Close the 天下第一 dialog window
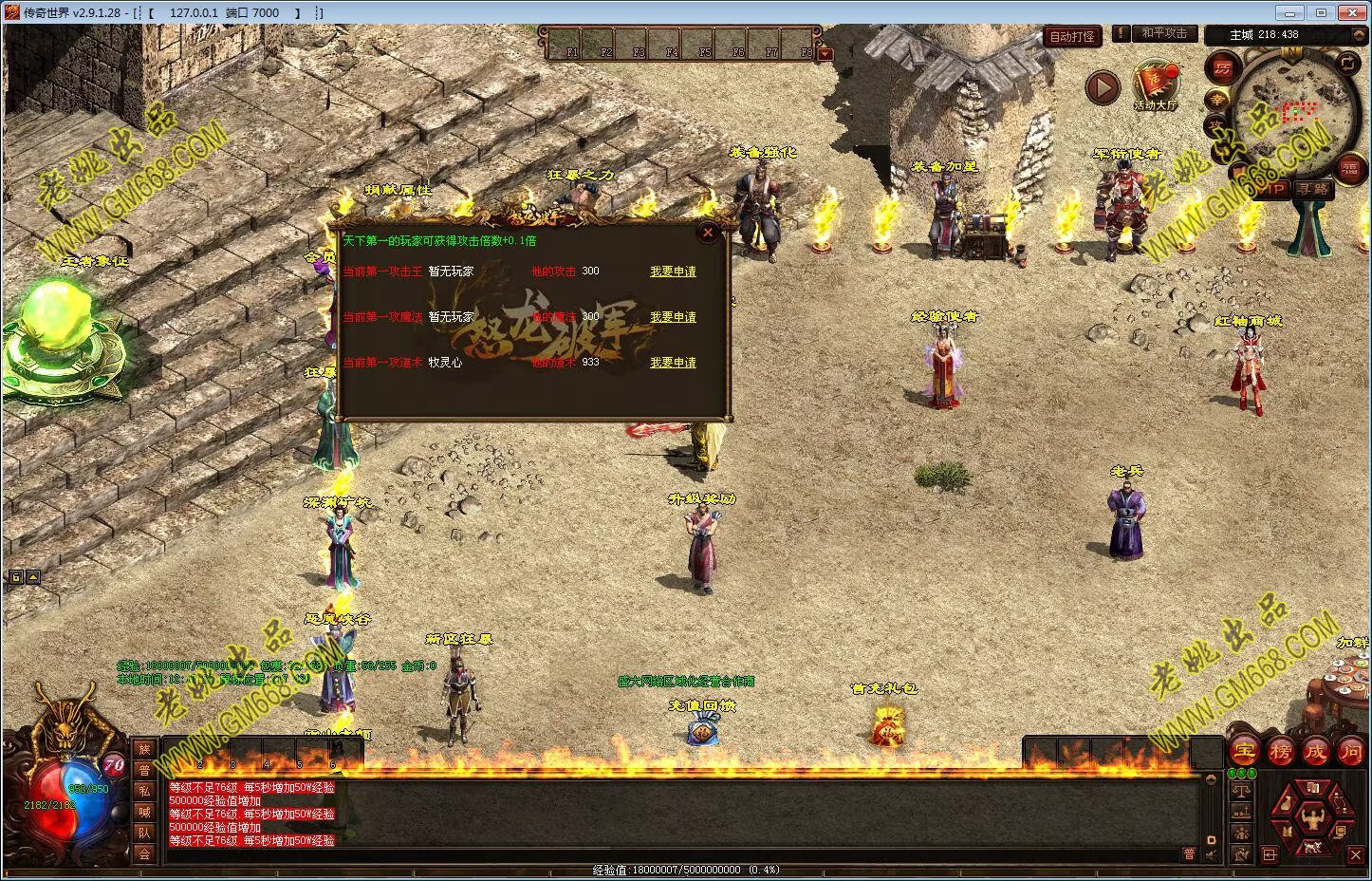1372x881 pixels. coord(707,232)
